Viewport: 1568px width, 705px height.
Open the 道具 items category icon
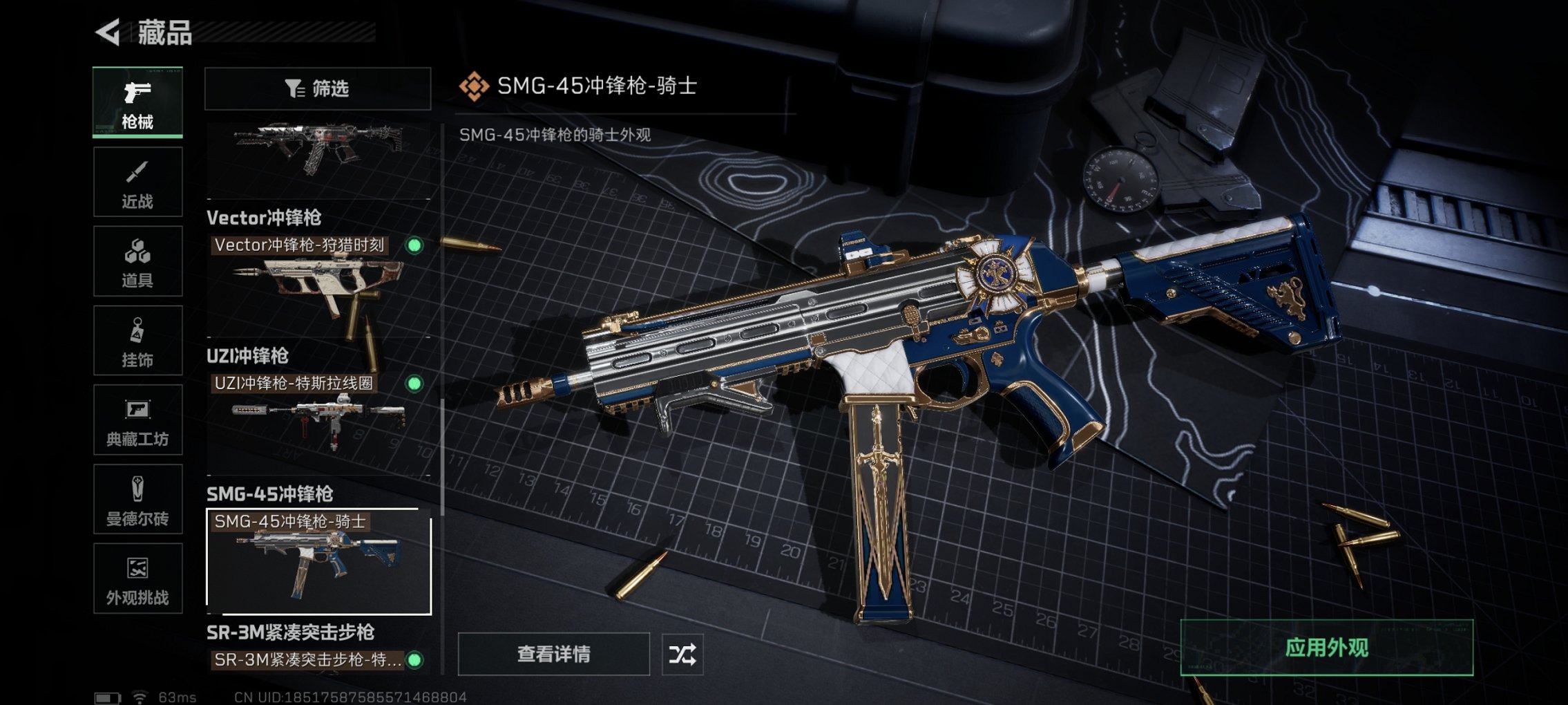pyautogui.click(x=137, y=261)
